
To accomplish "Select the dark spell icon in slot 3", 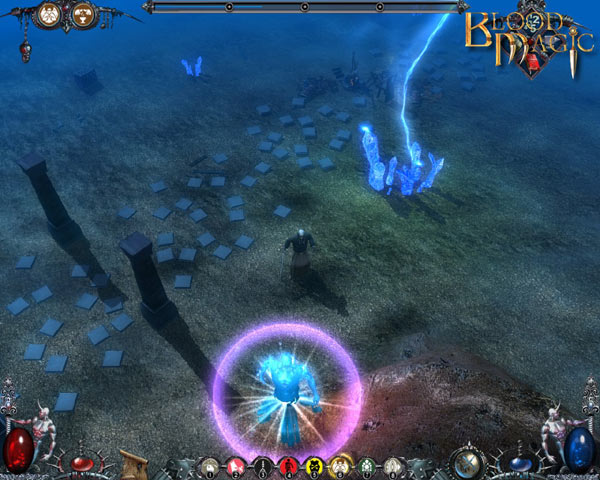I will (x=263, y=465).
